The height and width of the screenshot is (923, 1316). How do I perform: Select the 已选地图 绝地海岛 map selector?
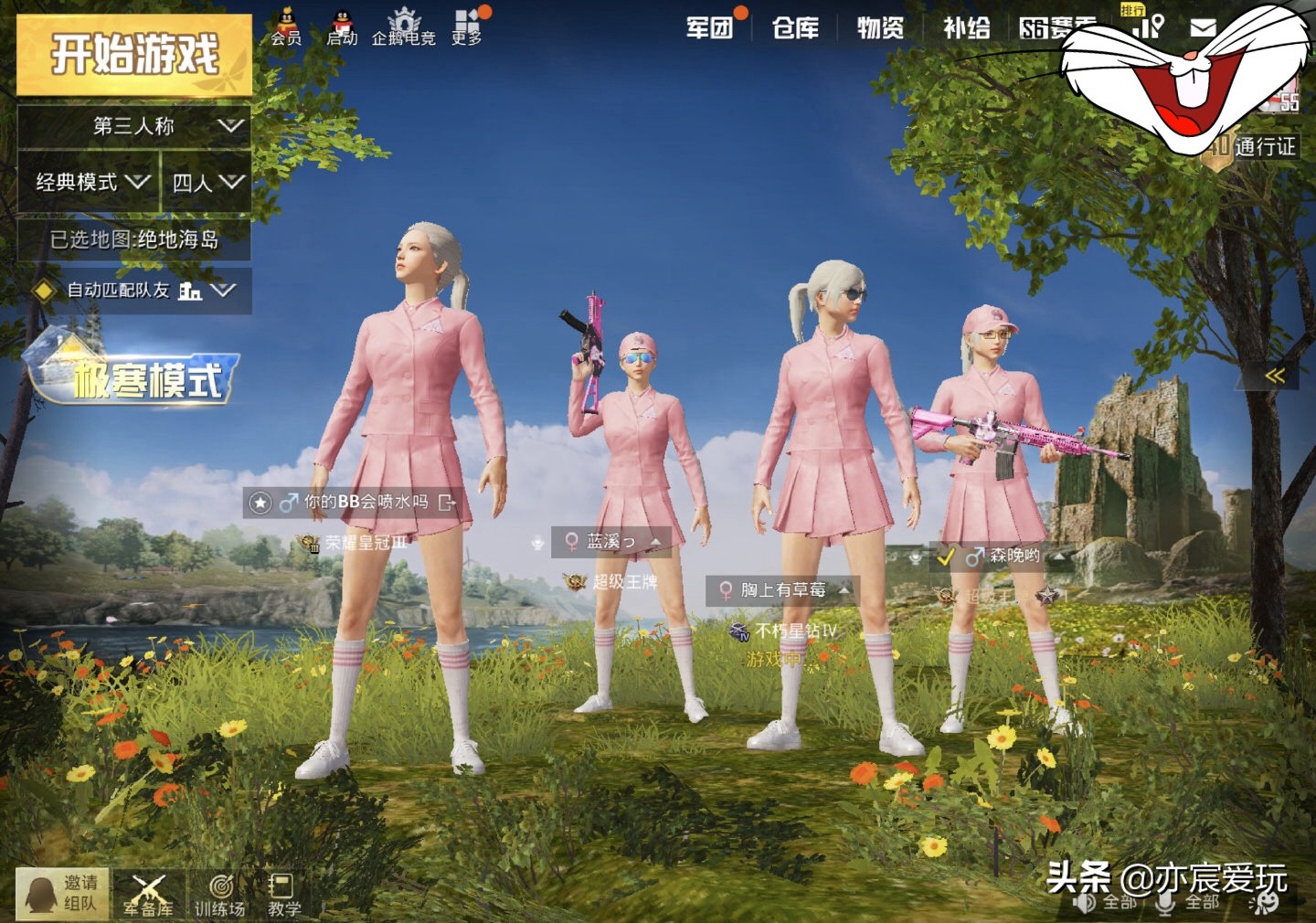coord(134,239)
